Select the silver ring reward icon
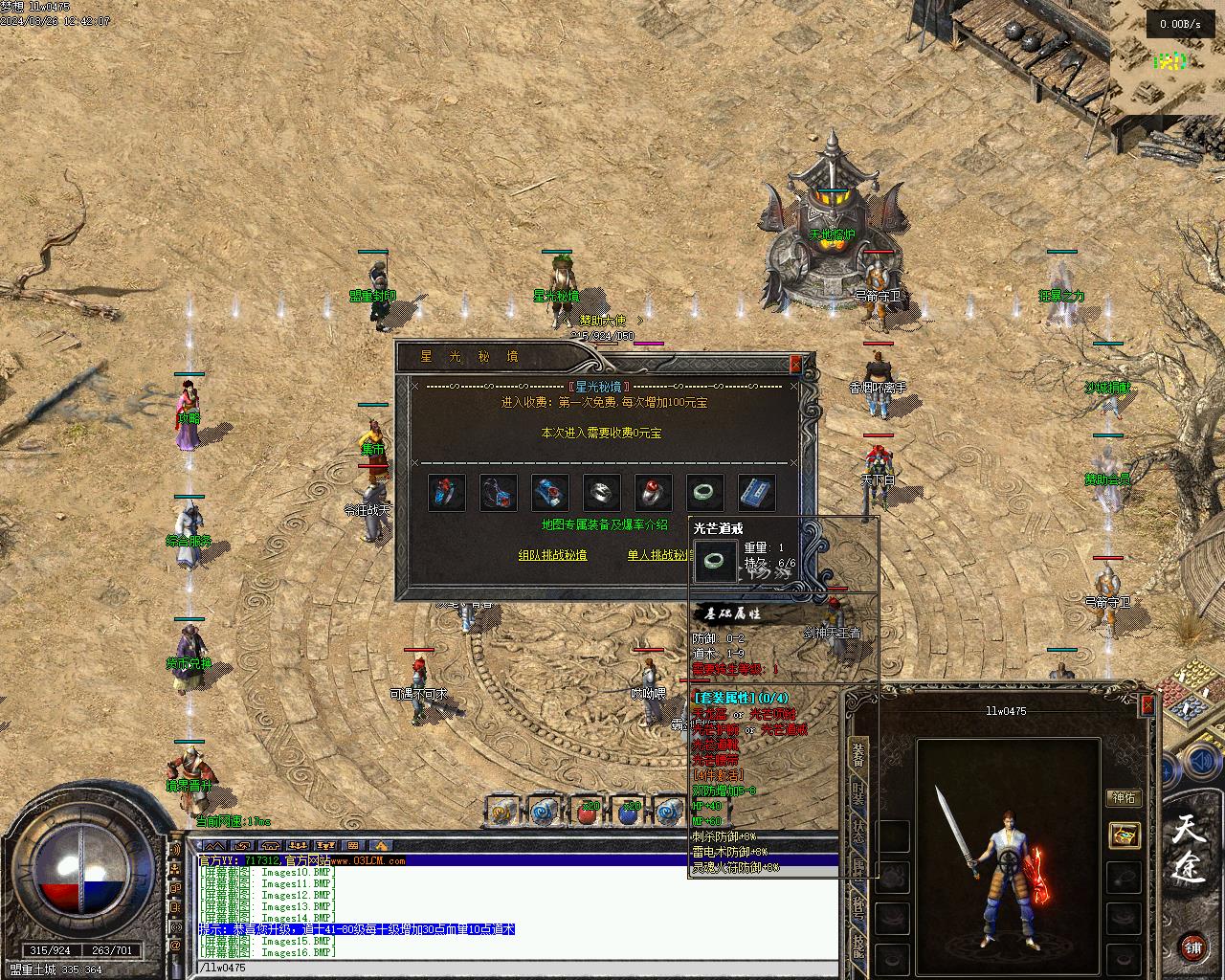This screenshot has height=980, width=1225. coord(602,493)
